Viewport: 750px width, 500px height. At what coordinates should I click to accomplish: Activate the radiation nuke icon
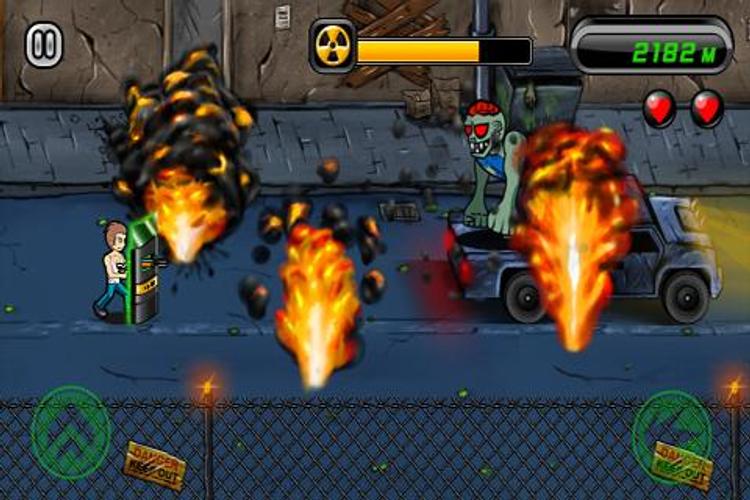[x=332, y=48]
